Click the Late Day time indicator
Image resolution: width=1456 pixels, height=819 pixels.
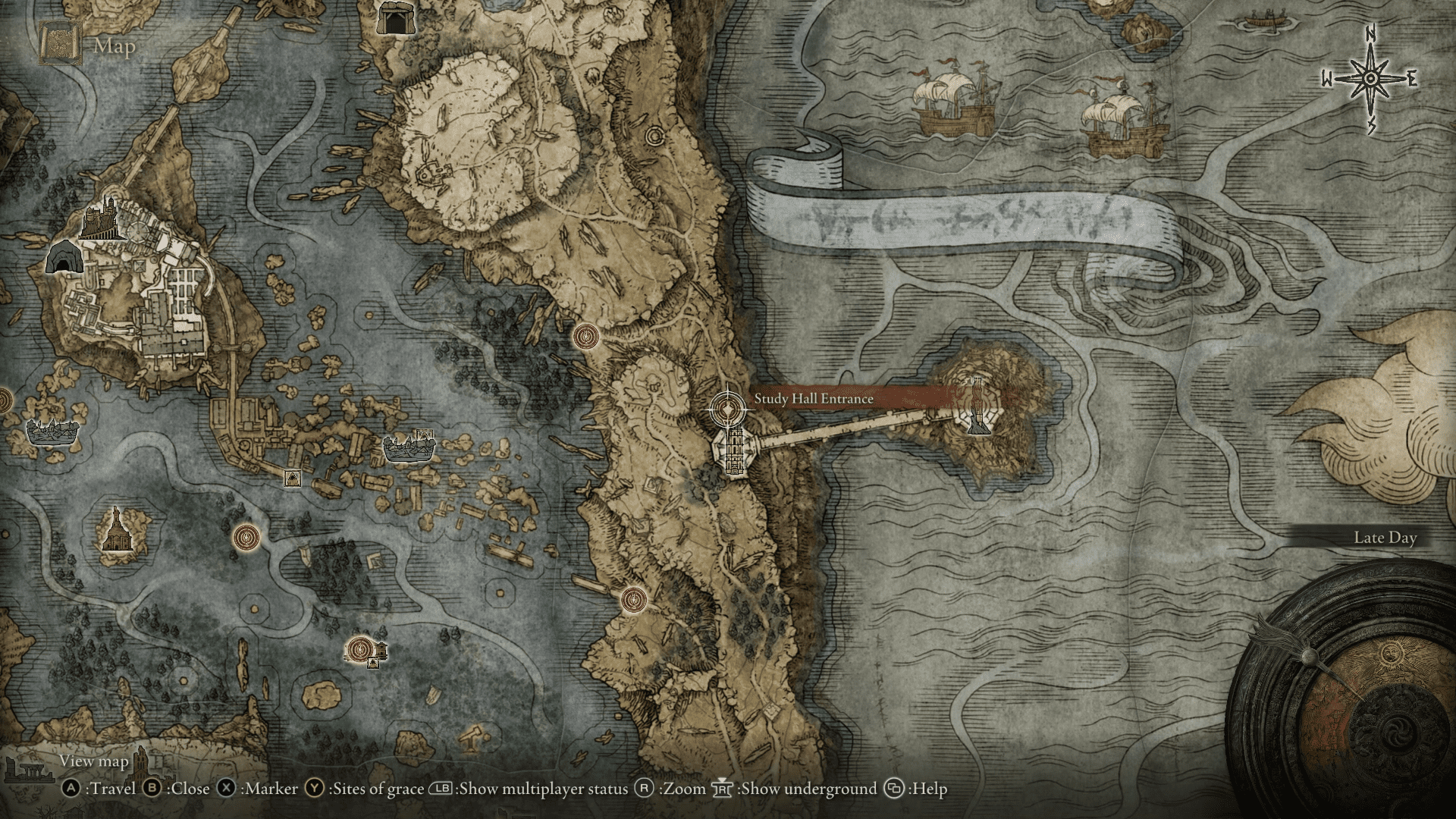click(x=1385, y=537)
